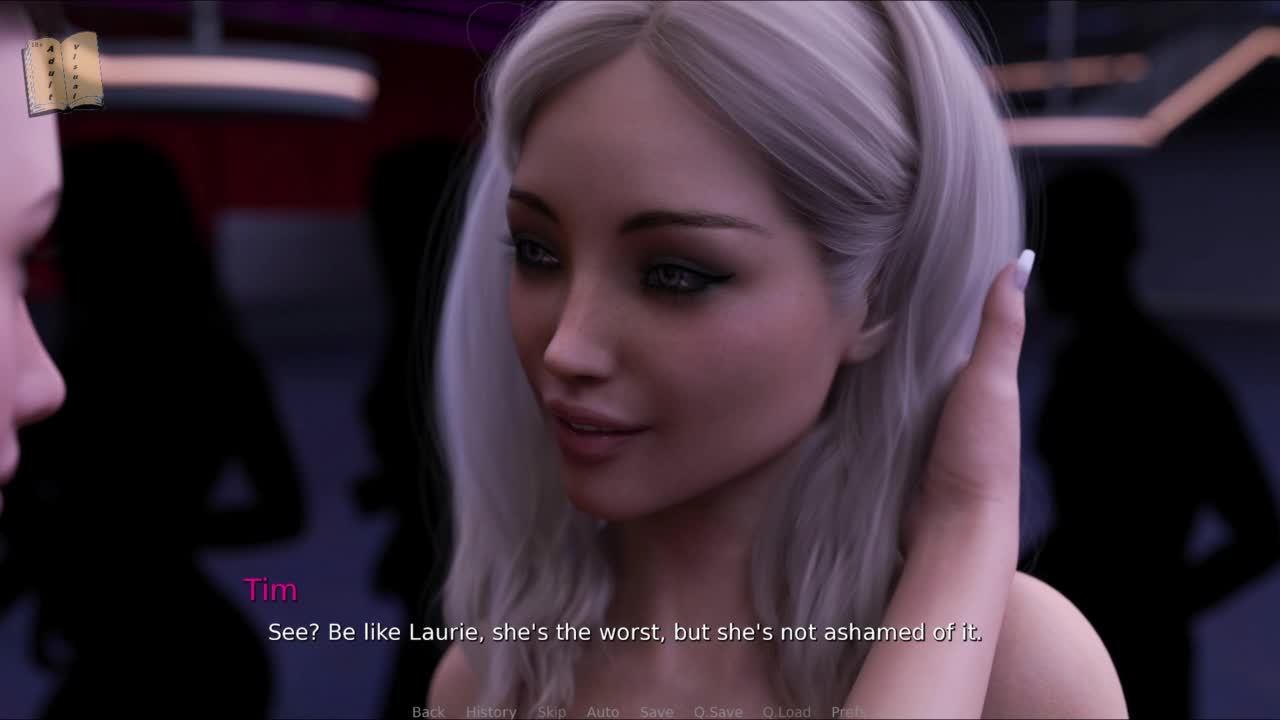1280x720 pixels.
Task: Activate Skip to fast-forward dialogue
Action: [x=551, y=712]
